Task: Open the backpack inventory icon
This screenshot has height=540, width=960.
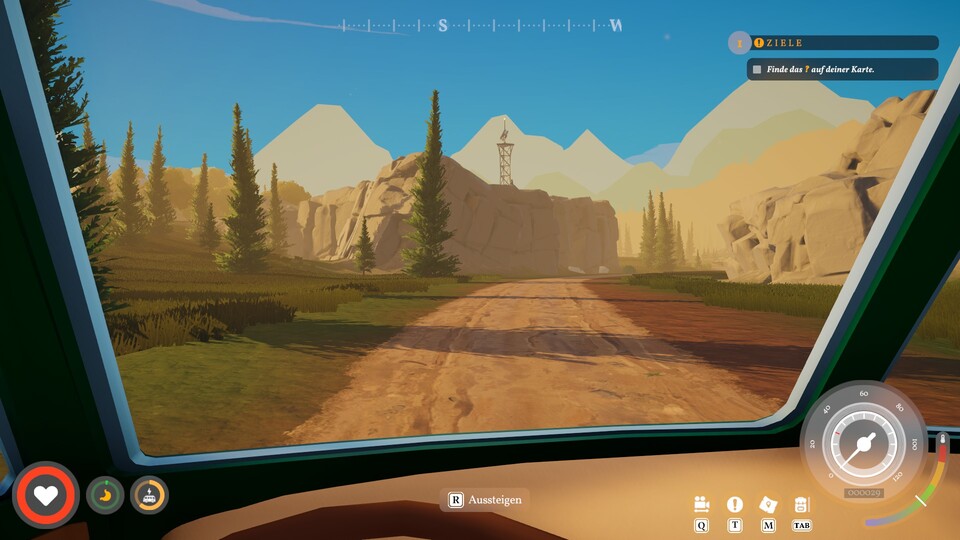Action: [x=801, y=505]
